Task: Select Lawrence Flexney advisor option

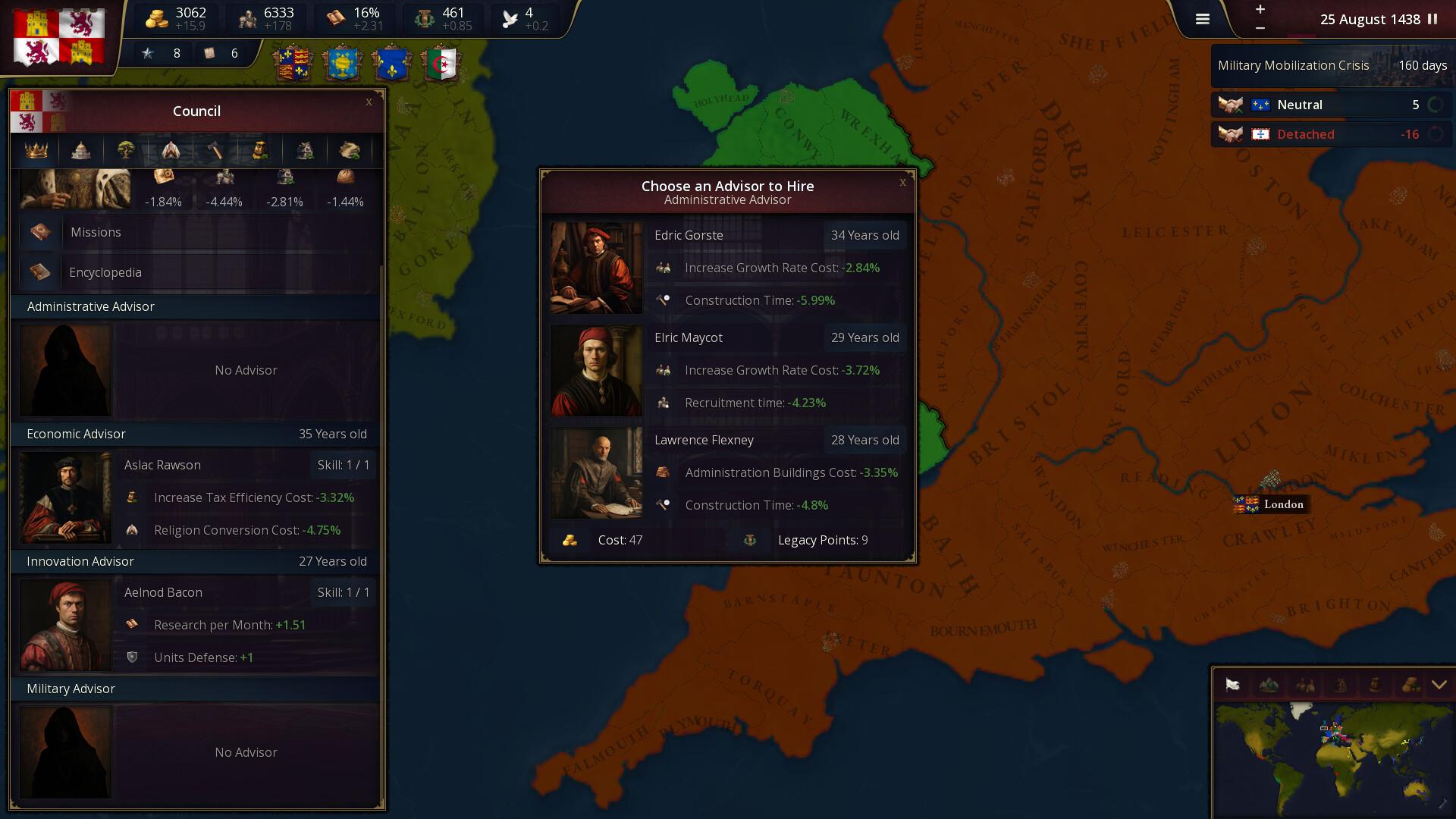Action: 728,472
